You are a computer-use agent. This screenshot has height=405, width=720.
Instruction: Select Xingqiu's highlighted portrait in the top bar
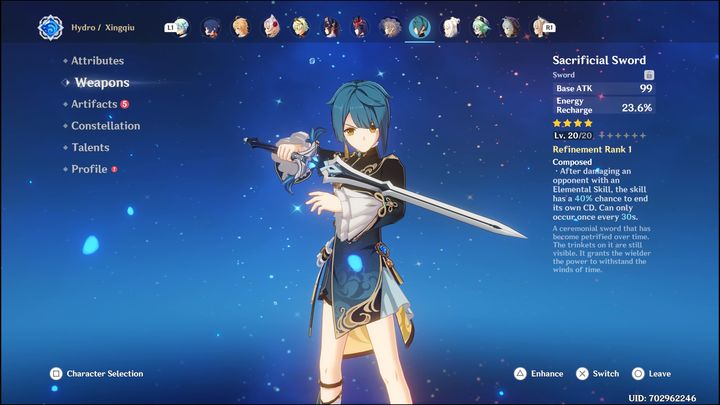[x=420, y=27]
